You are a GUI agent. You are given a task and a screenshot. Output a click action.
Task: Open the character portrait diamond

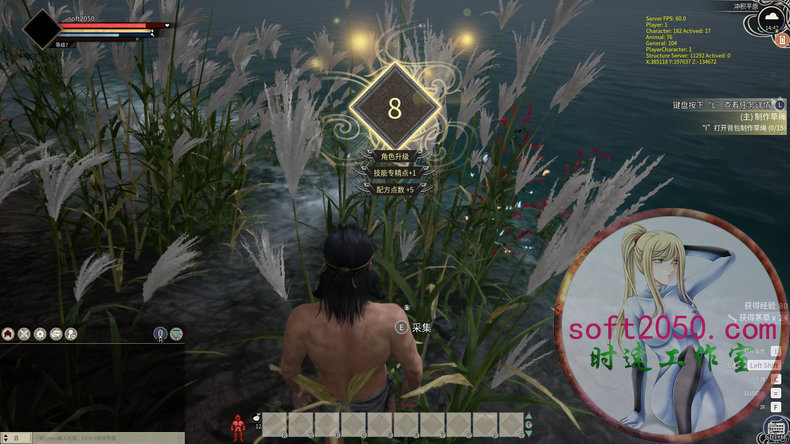[x=42, y=29]
